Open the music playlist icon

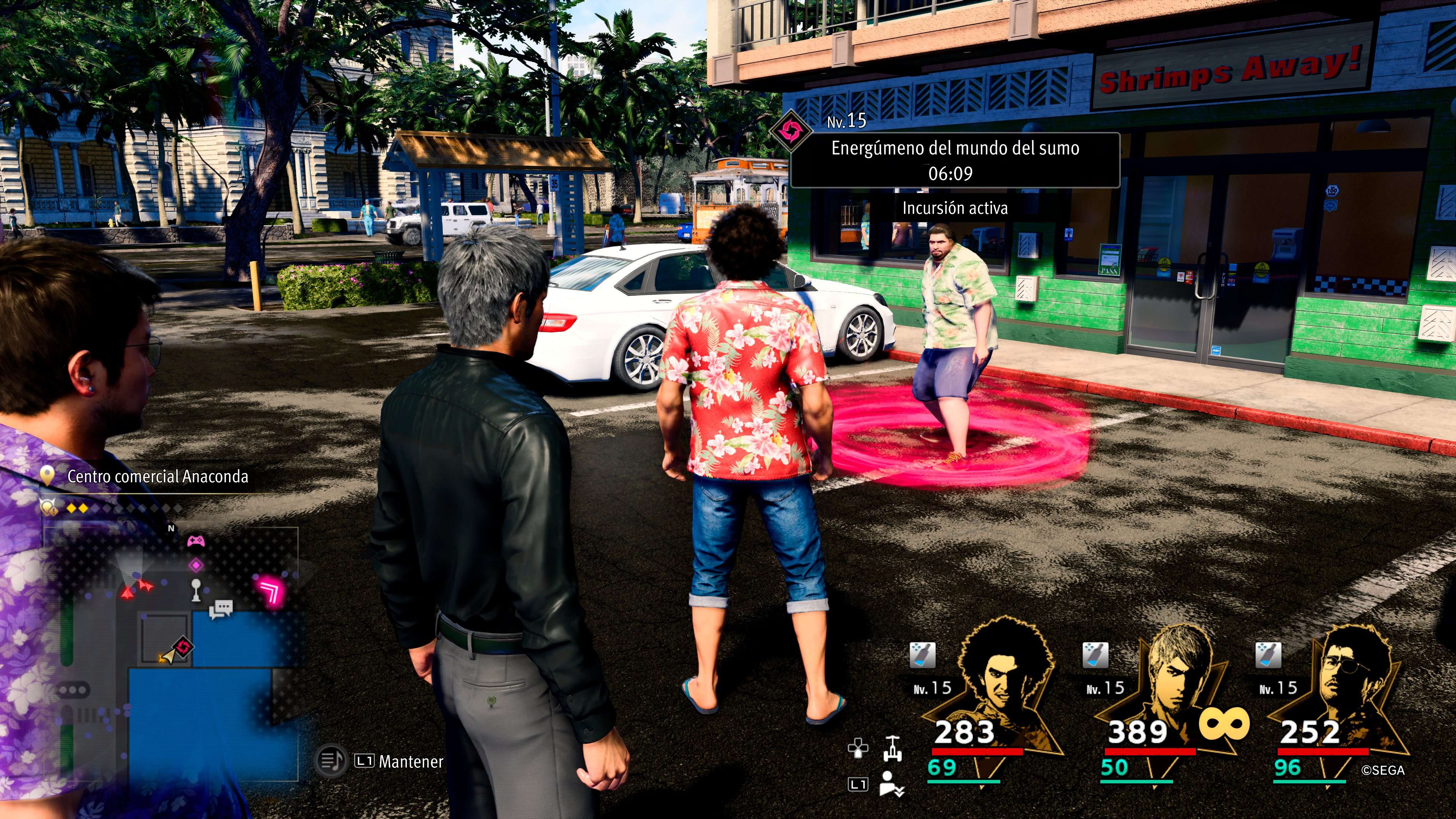click(330, 761)
